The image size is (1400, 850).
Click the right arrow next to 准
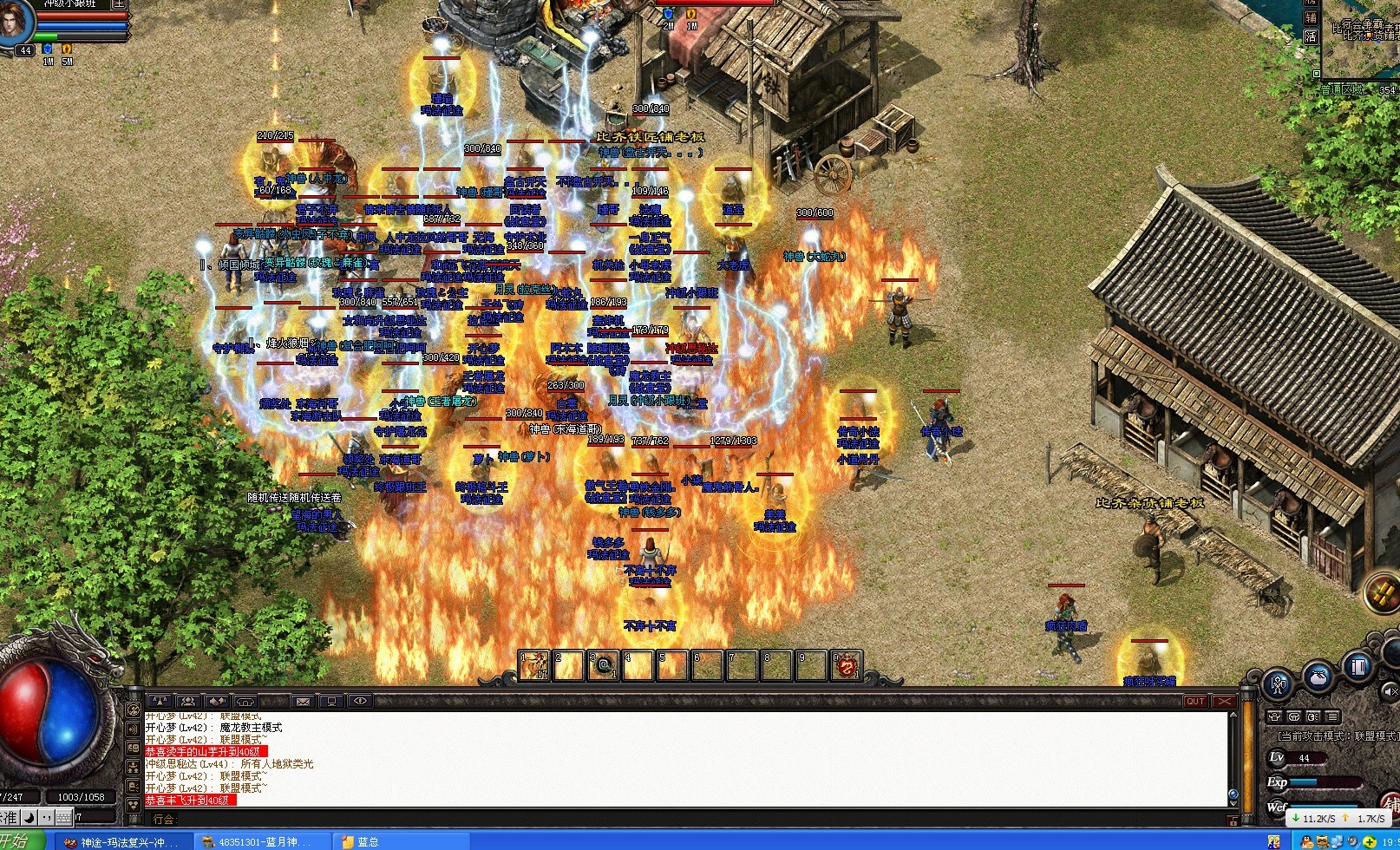pos(28,818)
